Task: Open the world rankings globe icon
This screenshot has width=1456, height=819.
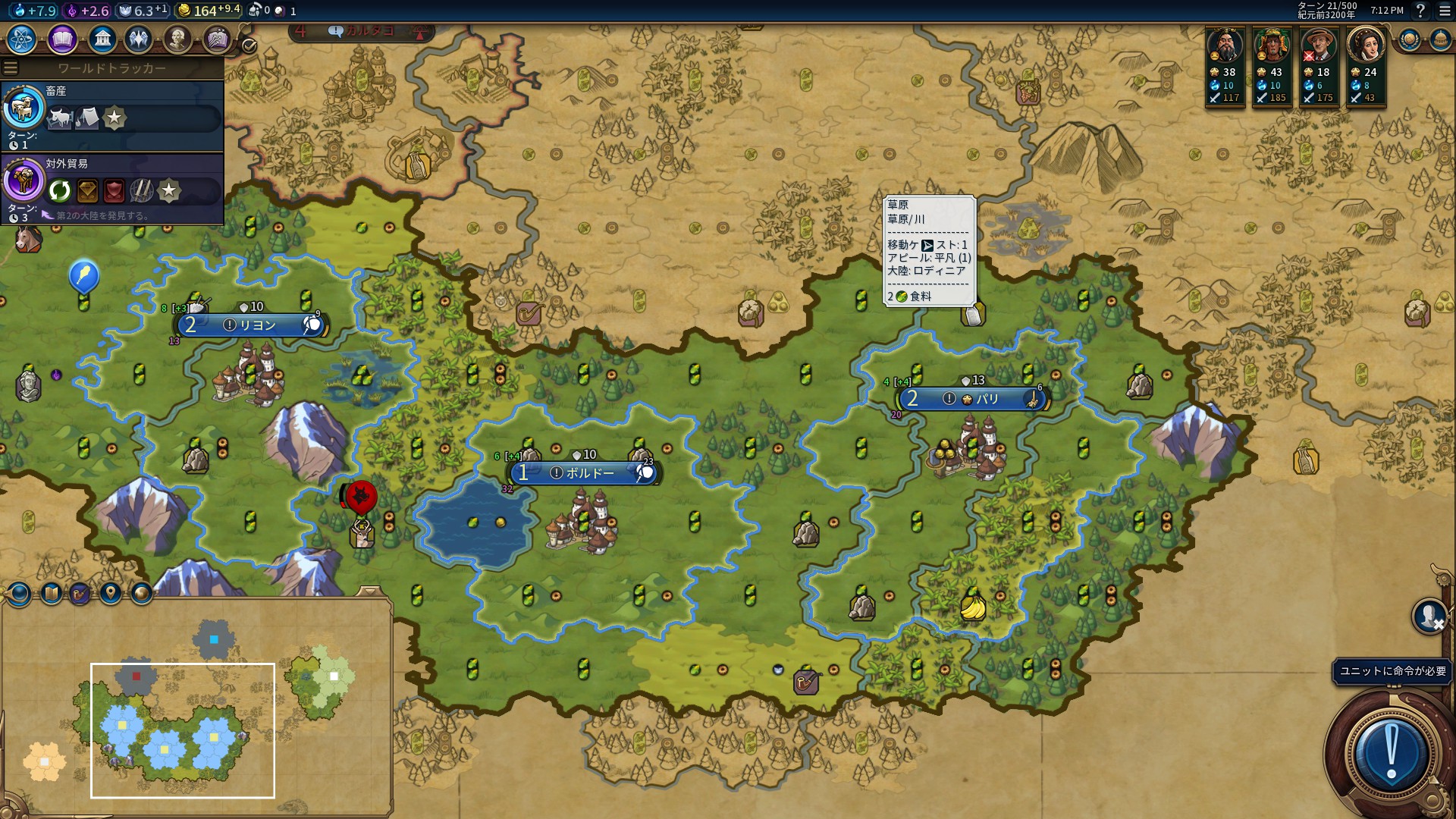Action: pyautogui.click(x=1410, y=39)
